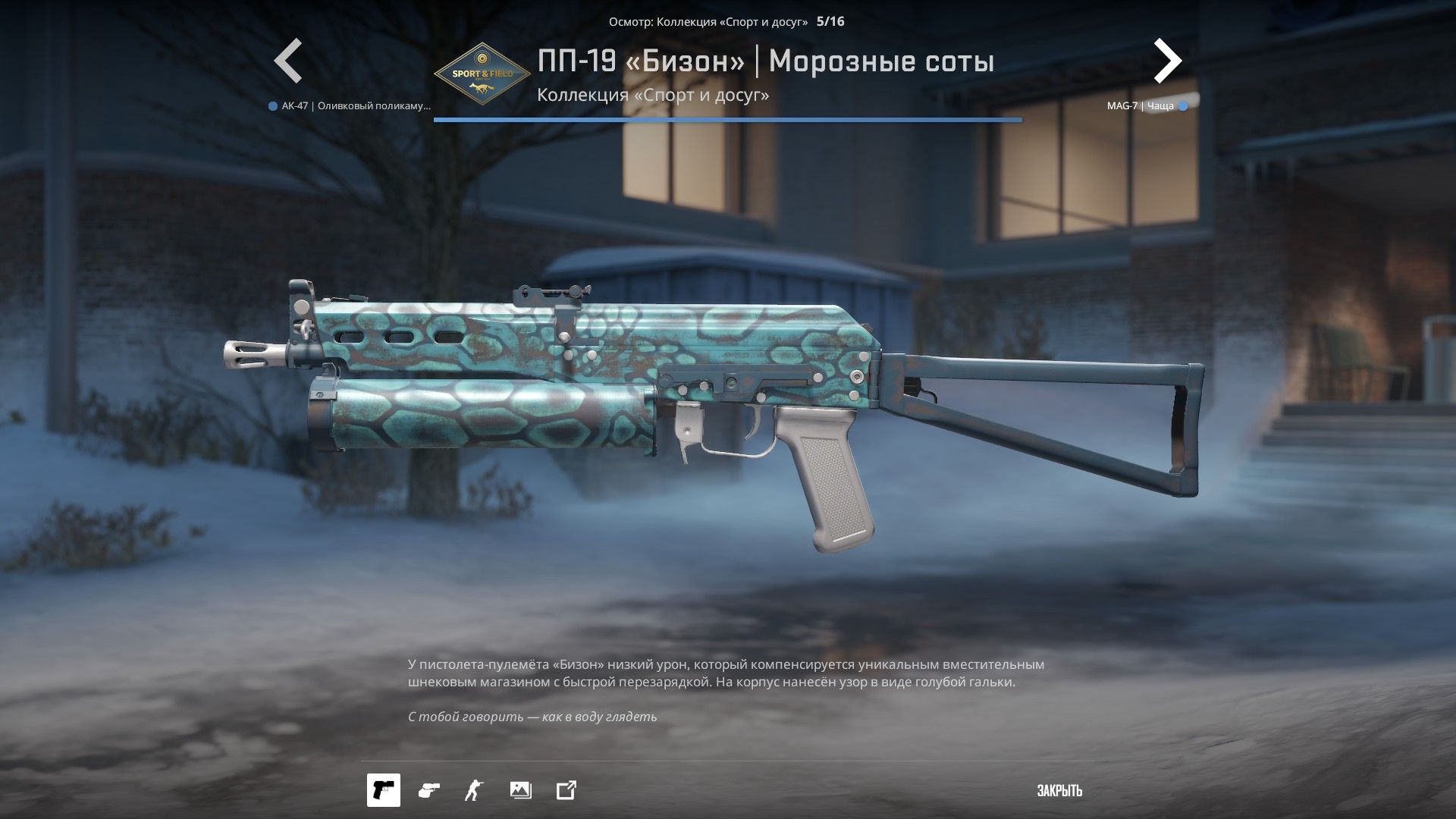
Task: Switch to the hand-held weapon view icon
Action: pyautogui.click(x=428, y=790)
